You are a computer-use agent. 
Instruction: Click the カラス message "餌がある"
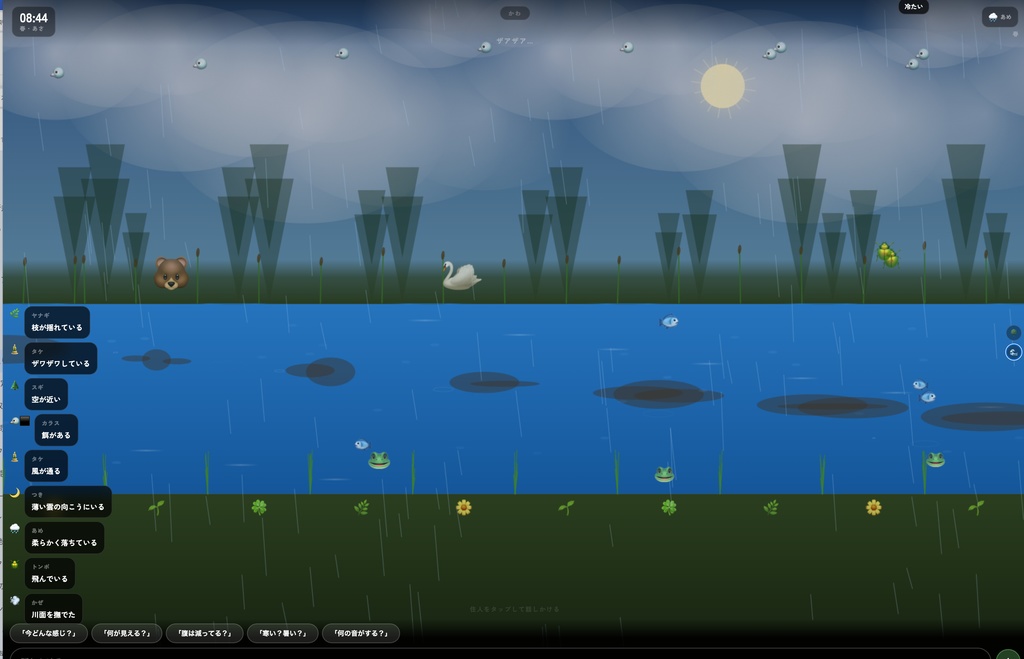tap(56, 430)
